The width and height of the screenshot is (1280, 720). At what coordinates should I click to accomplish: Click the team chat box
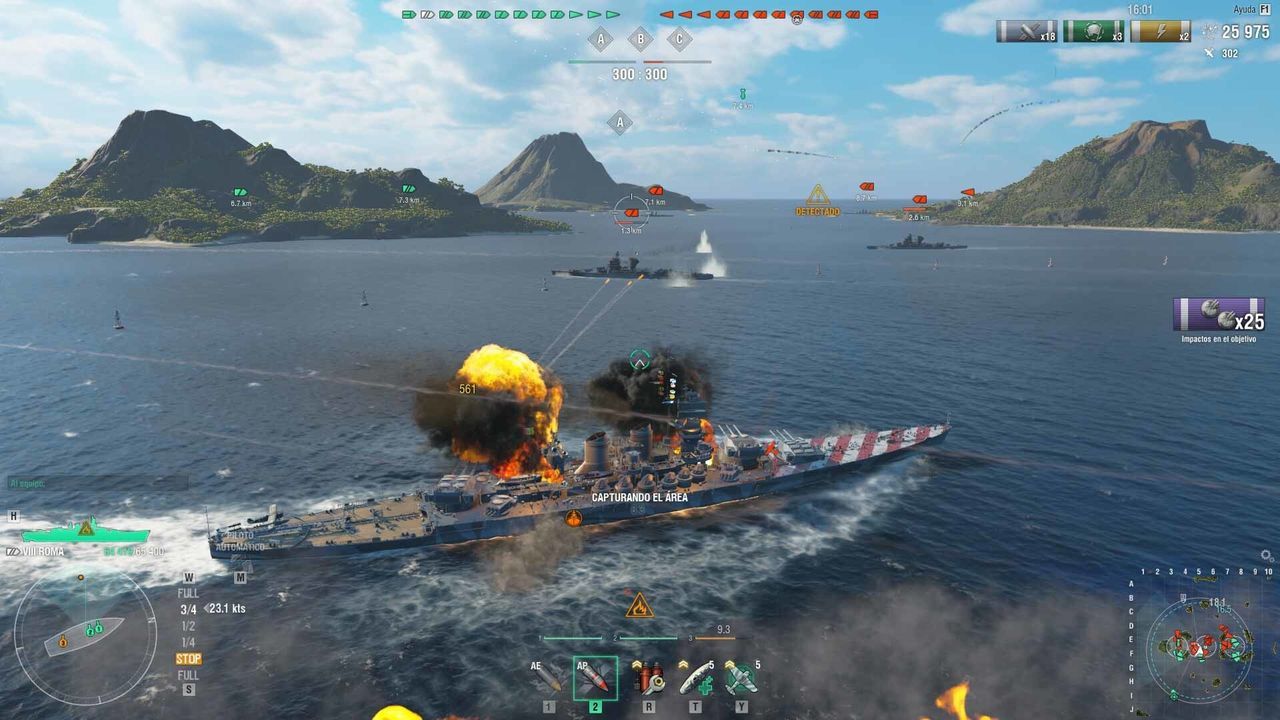point(97,483)
